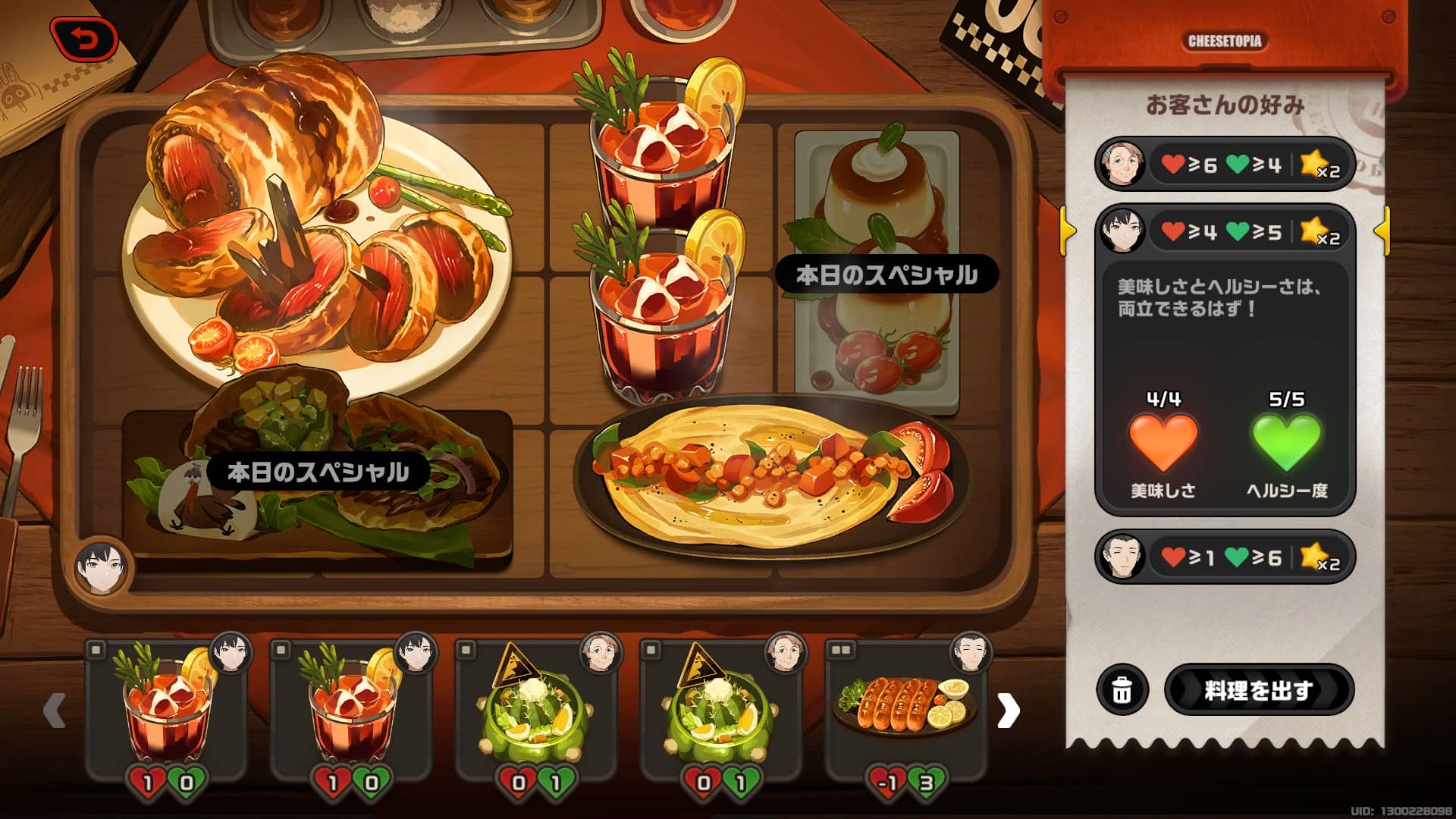Click the right arrow to browse more dishes
This screenshot has height=819, width=1456.
pyautogui.click(x=1009, y=711)
